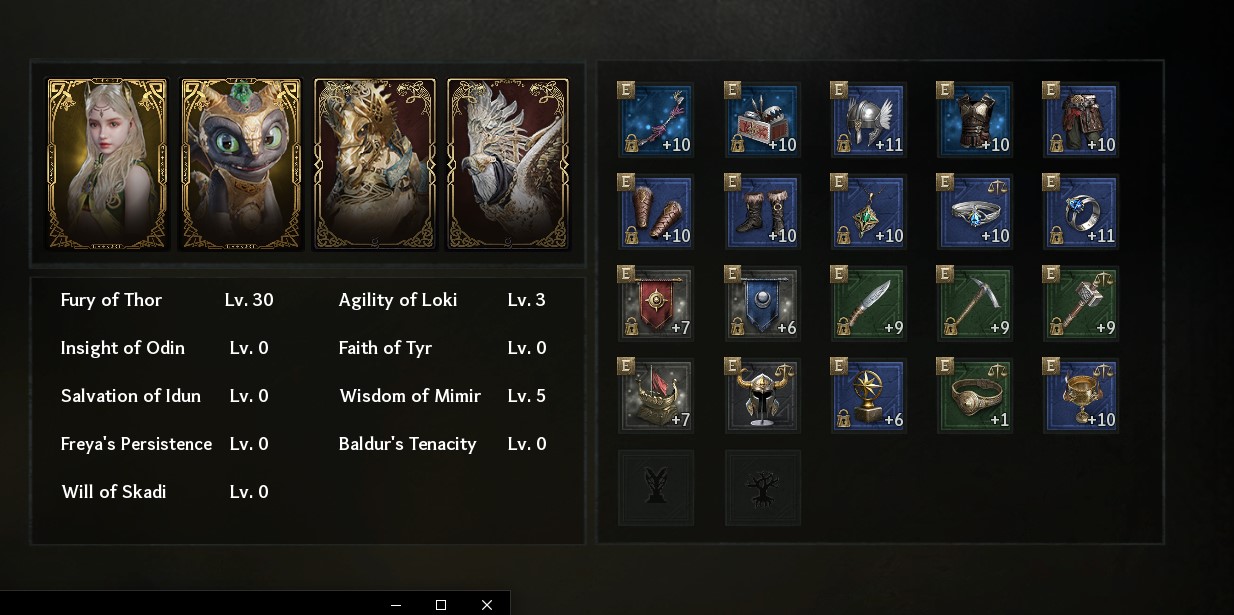Select the arrow quiver box slot

[762, 120]
